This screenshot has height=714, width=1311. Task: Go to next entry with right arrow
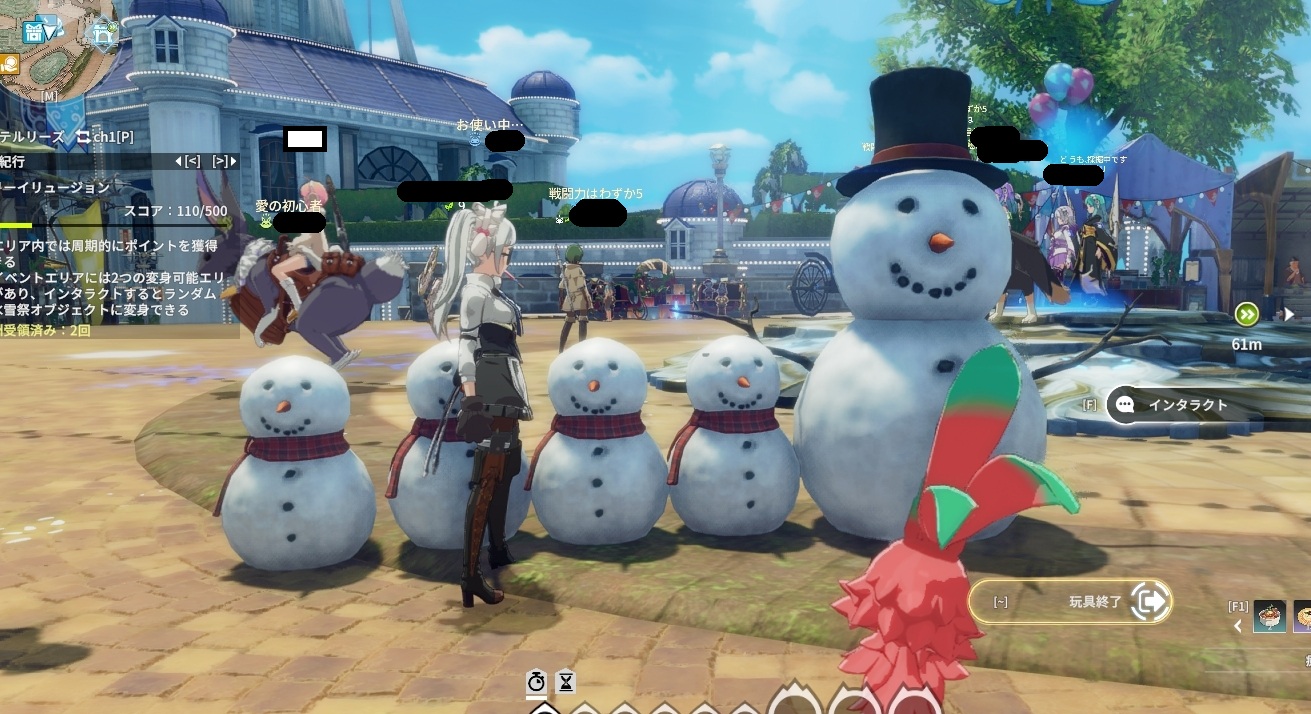(x=224, y=161)
